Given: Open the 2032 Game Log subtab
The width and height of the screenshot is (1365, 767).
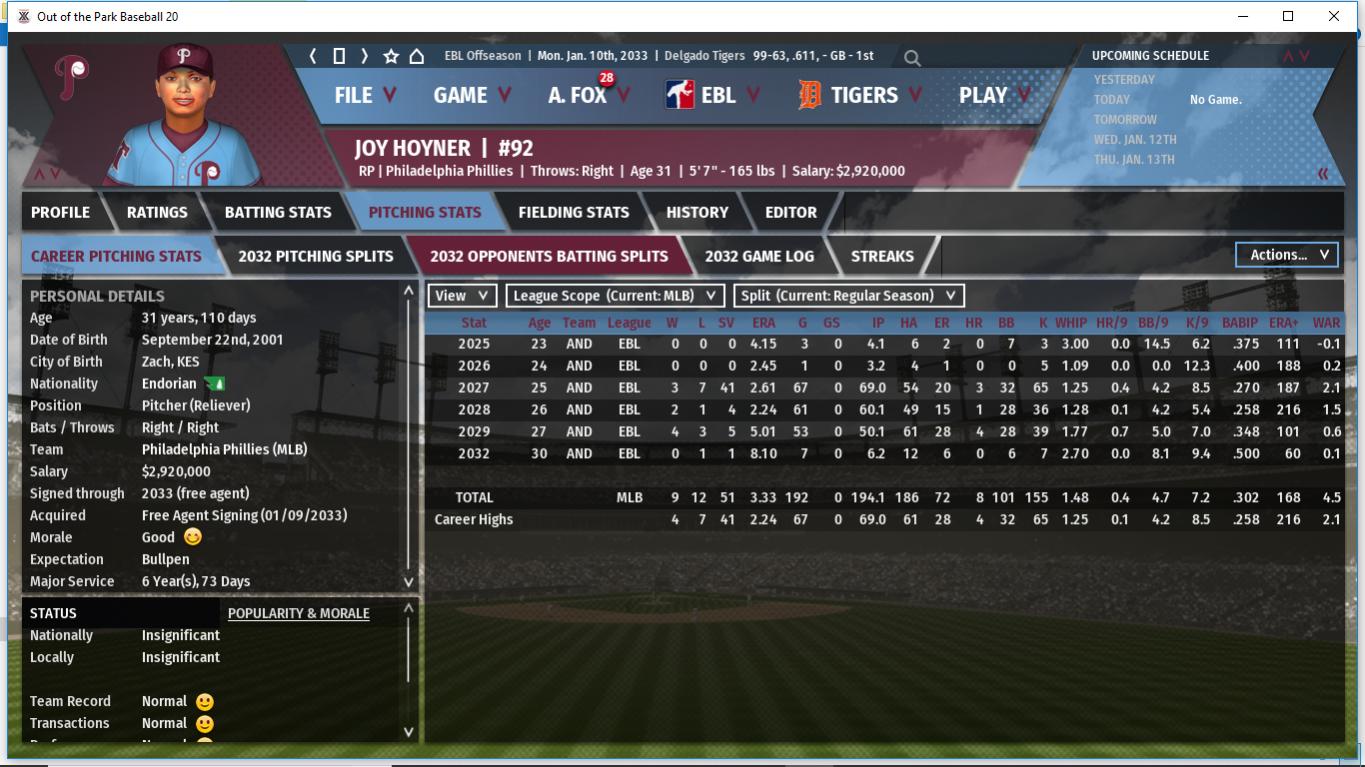Looking at the screenshot, I should 759,256.
